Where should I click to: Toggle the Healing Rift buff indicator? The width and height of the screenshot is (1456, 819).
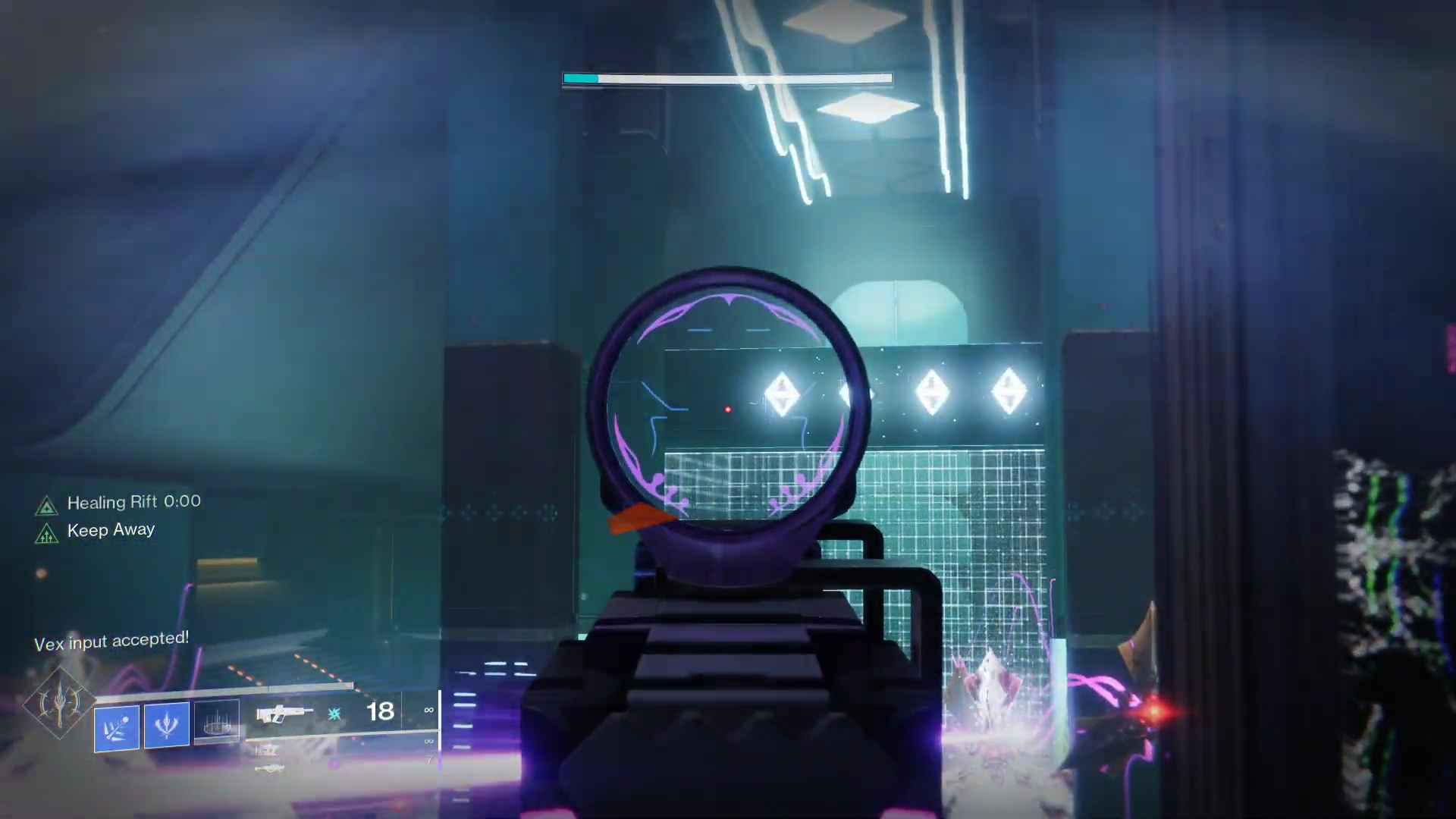pyautogui.click(x=49, y=506)
